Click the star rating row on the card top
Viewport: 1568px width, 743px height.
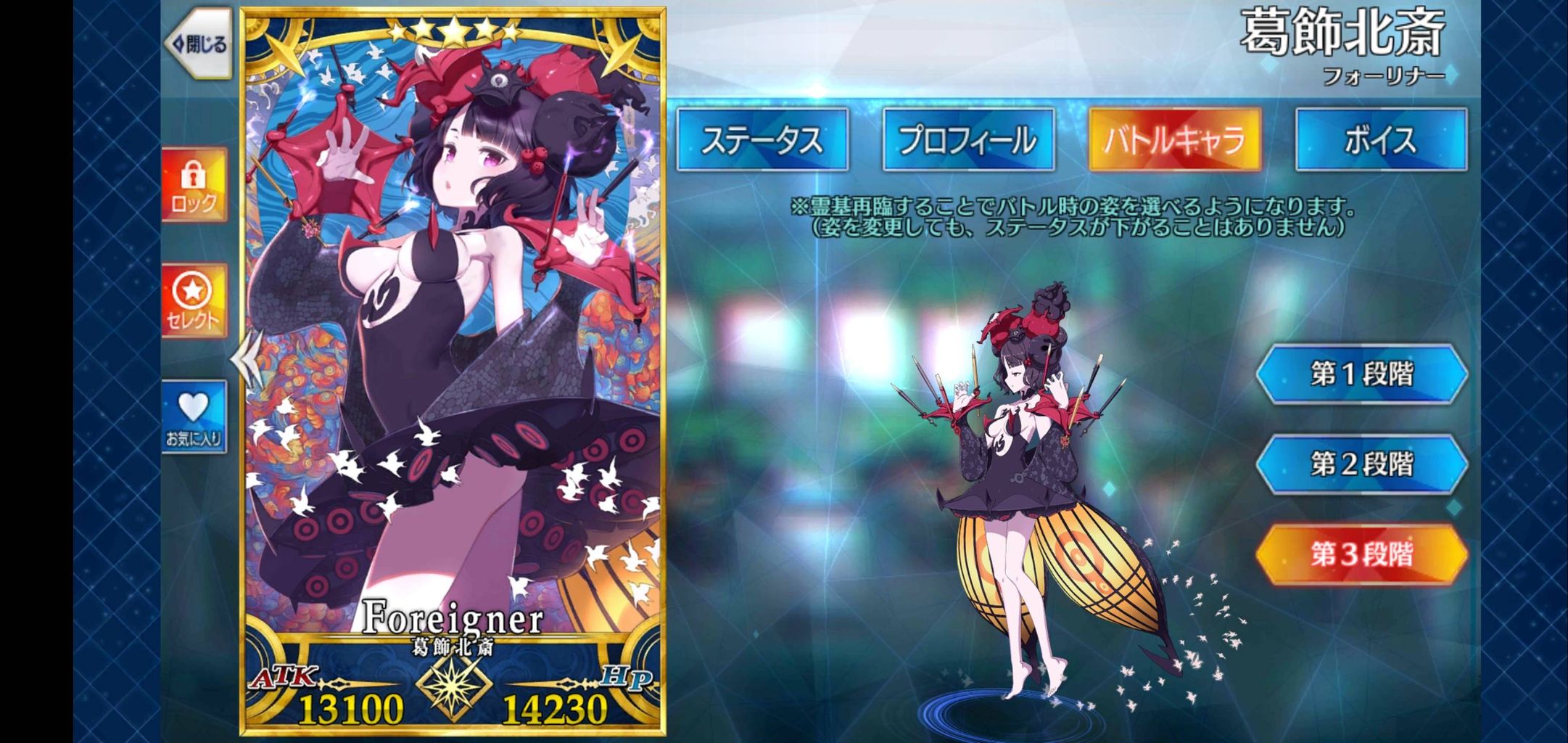[x=455, y=31]
